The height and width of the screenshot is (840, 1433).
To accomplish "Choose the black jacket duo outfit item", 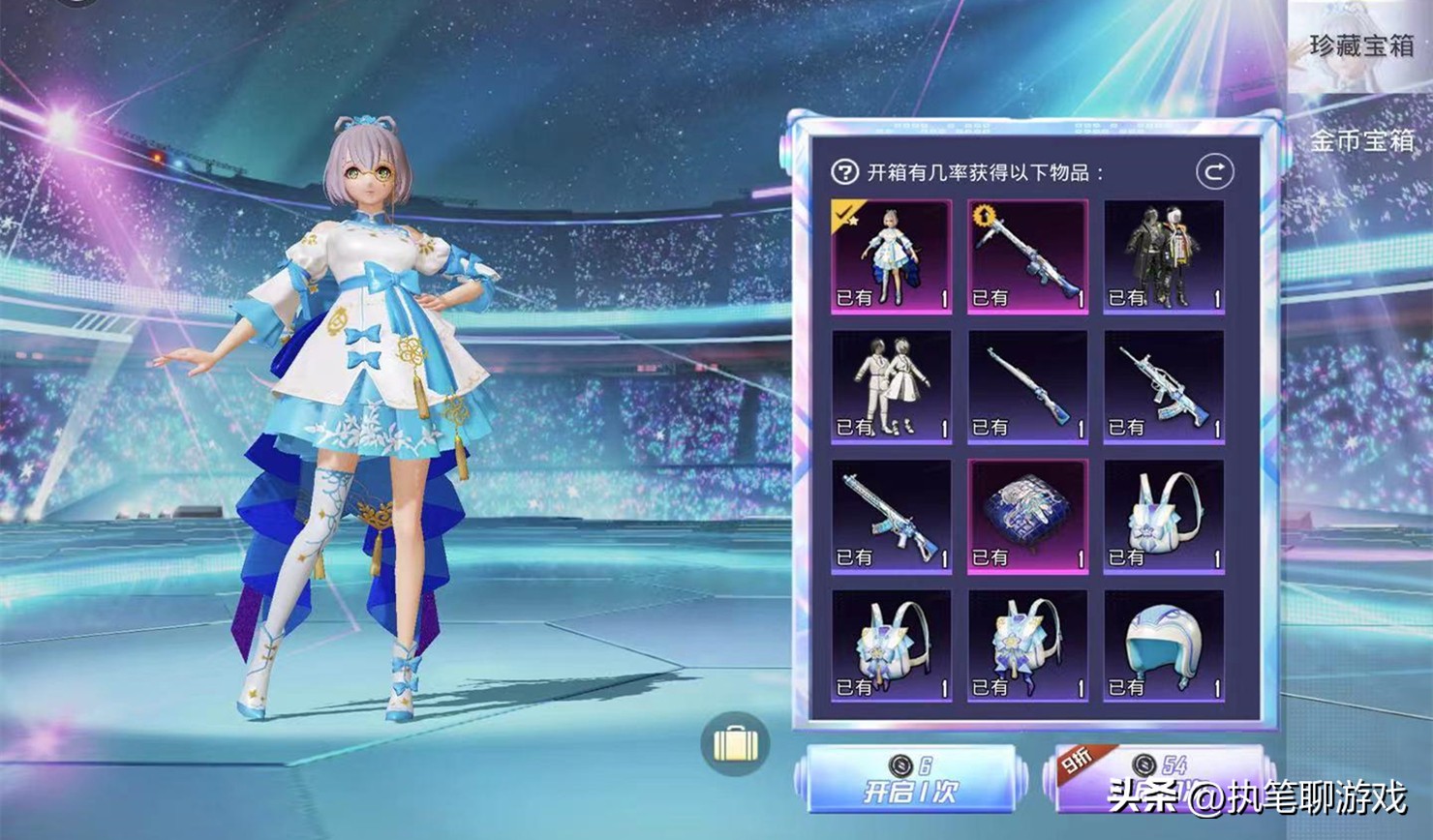I will click(x=1164, y=256).
